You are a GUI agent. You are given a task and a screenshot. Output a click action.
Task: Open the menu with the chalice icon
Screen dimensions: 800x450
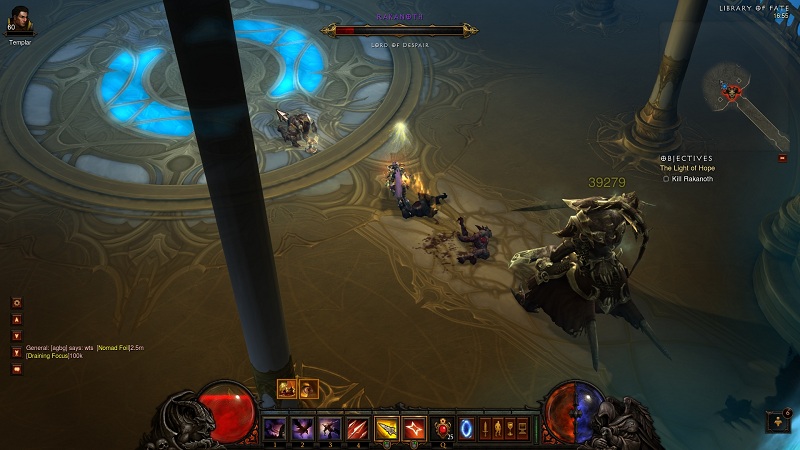(510, 428)
